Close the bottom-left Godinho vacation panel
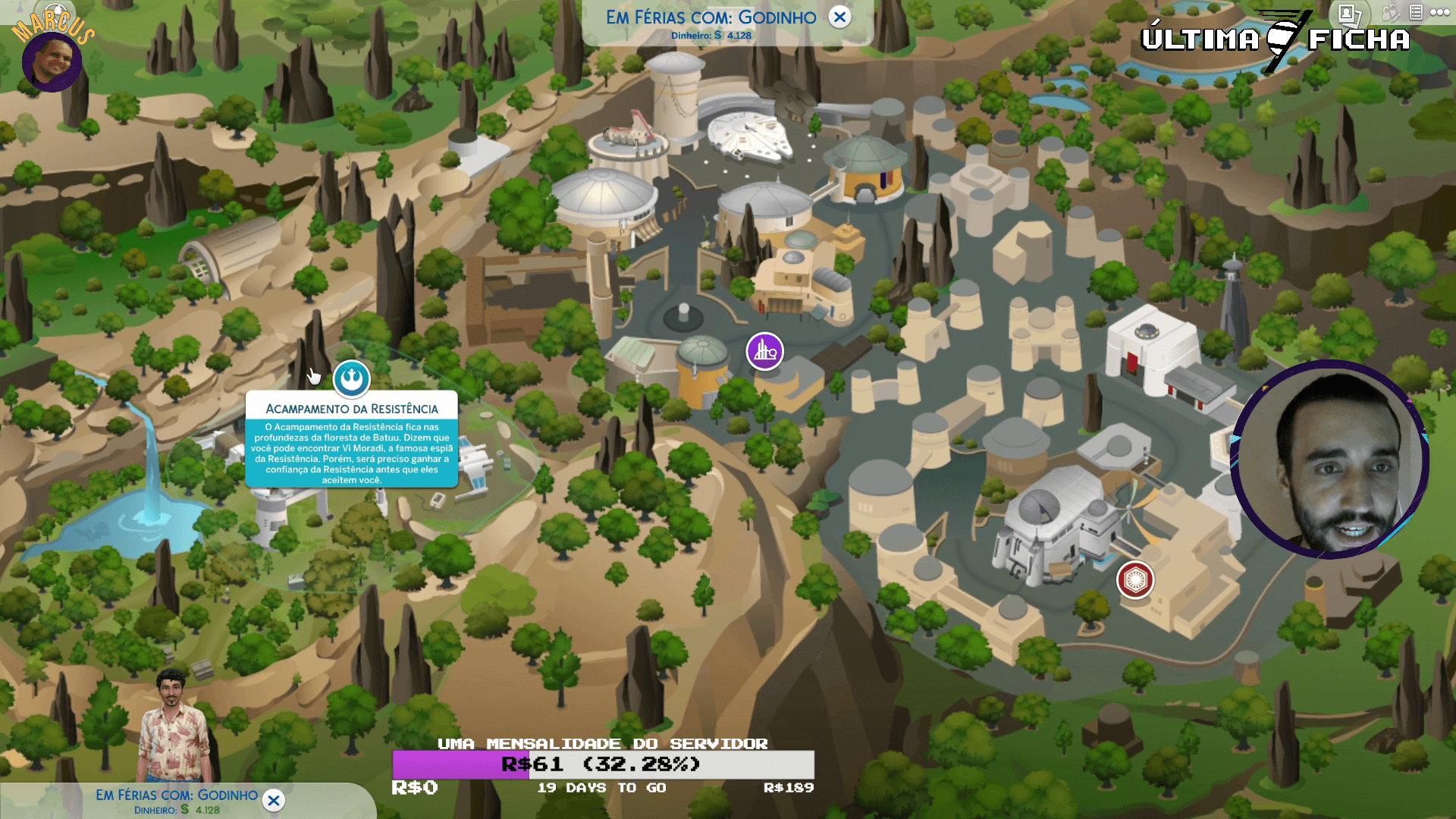The height and width of the screenshot is (819, 1456). tap(274, 800)
